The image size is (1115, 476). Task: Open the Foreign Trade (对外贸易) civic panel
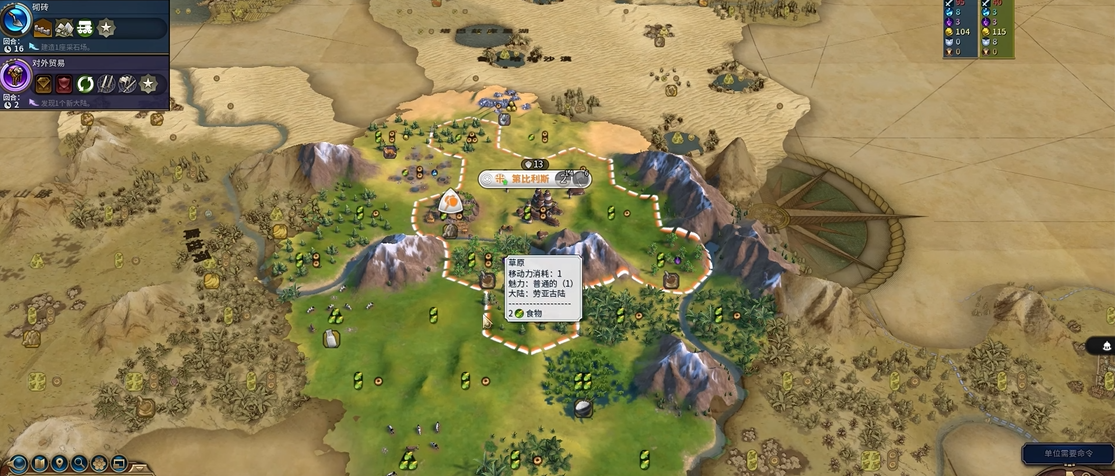17,75
